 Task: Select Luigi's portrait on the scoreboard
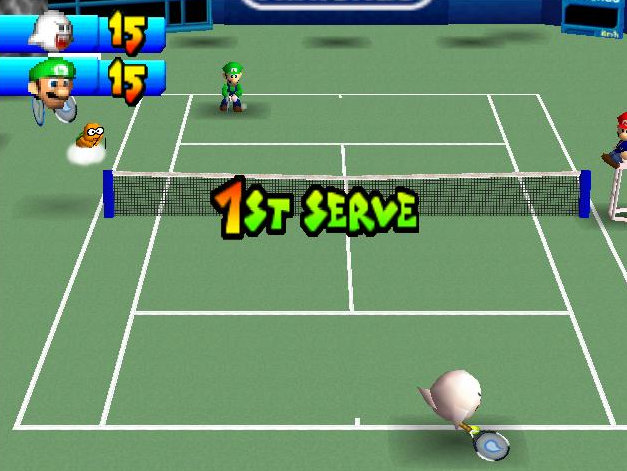pos(51,82)
